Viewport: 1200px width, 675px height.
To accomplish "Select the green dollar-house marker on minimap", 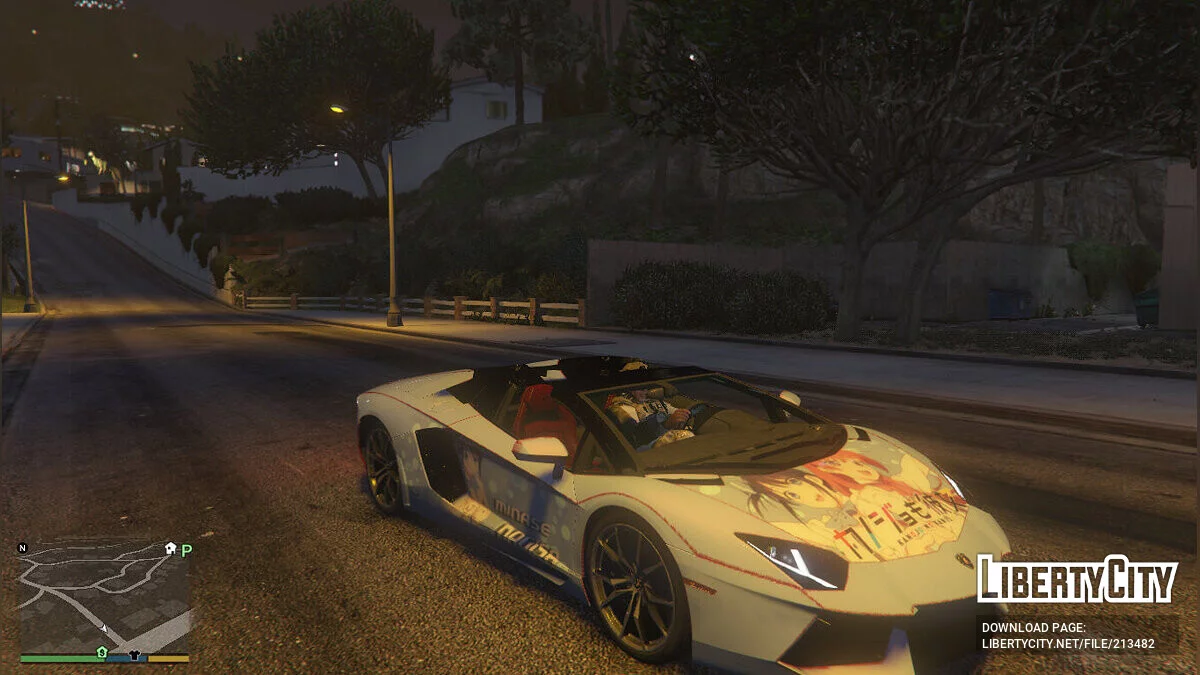I will (x=101, y=652).
